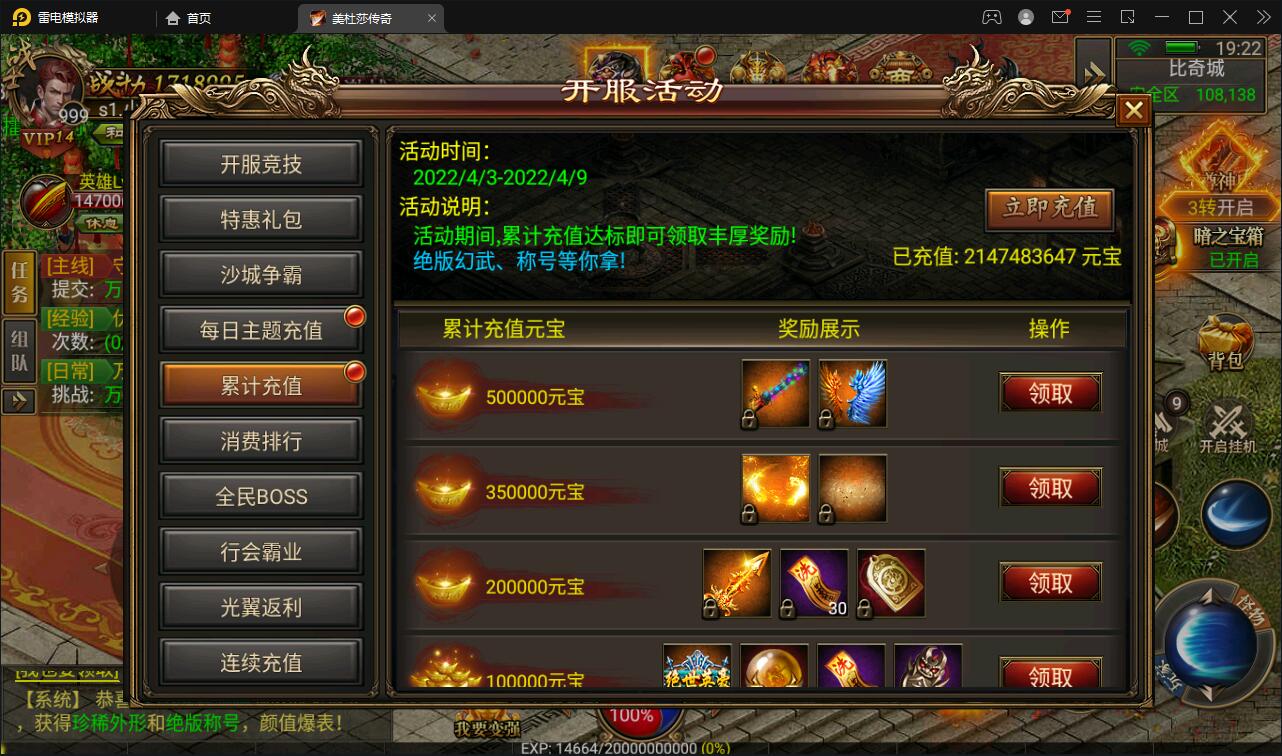Click the 立即充值 recharge button

[1049, 210]
